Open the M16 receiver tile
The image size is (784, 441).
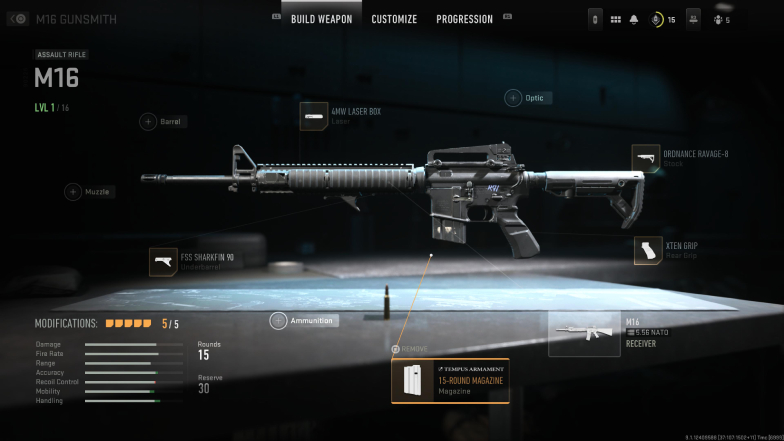[x=584, y=334]
